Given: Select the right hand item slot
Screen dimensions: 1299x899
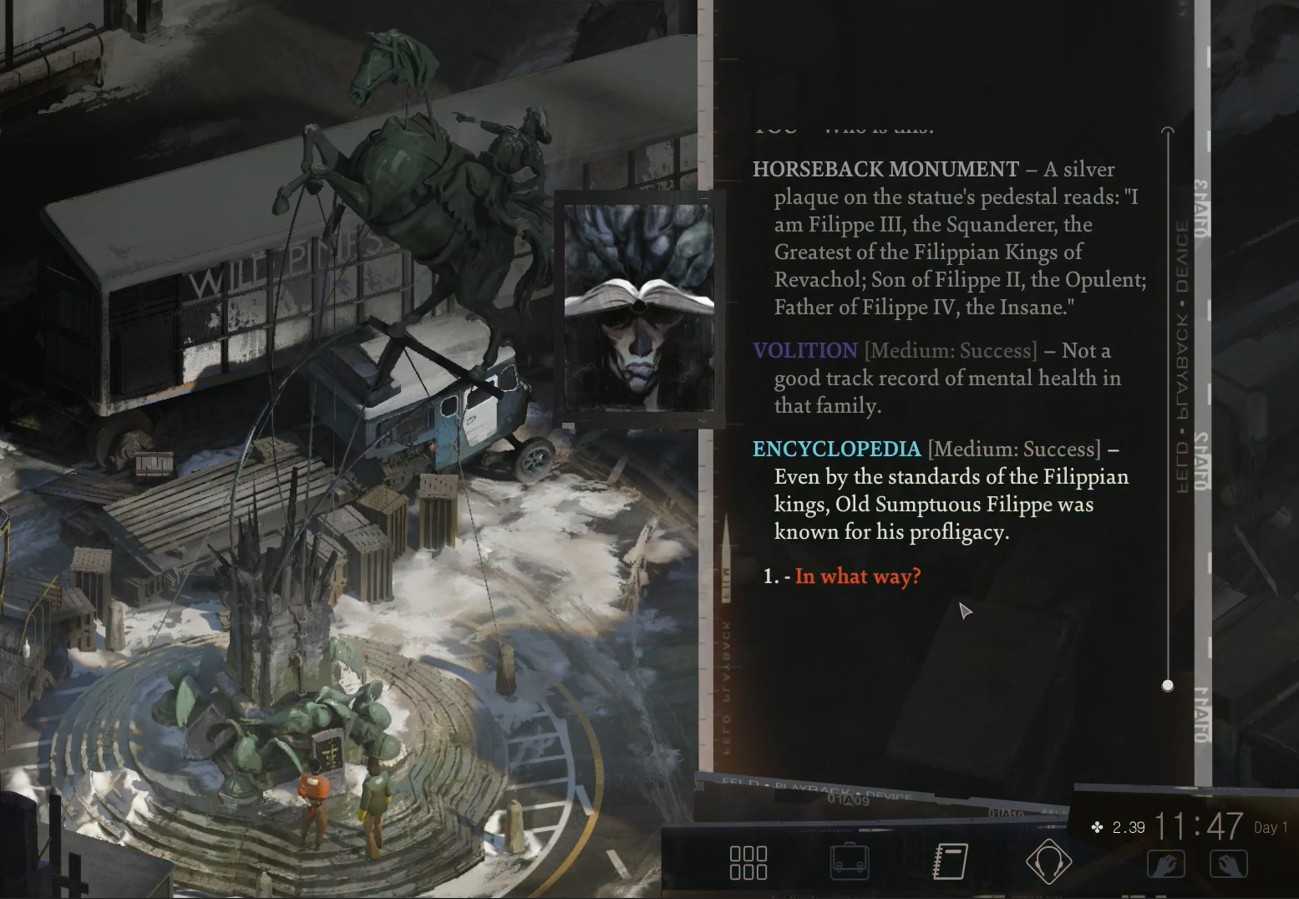Looking at the screenshot, I should point(1228,863).
